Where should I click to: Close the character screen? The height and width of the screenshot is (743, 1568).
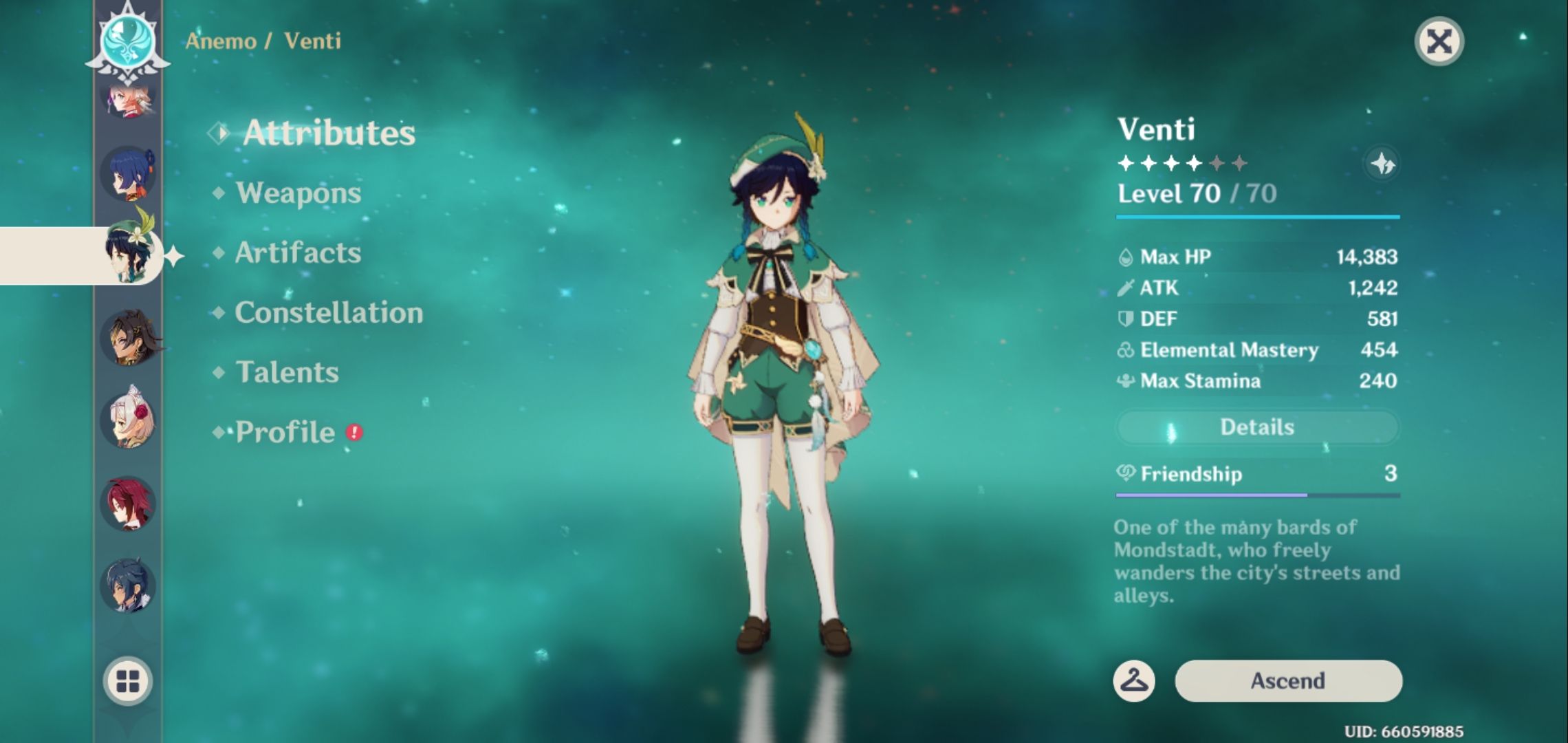pos(1439,42)
